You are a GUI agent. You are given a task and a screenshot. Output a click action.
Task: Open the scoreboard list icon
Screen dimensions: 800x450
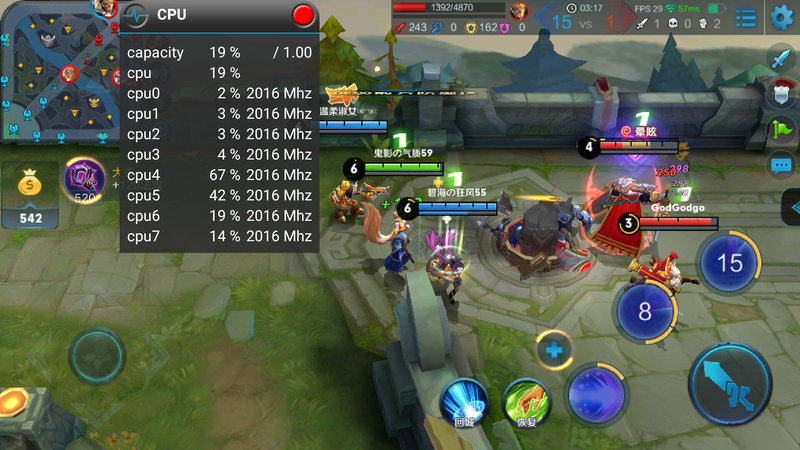pyautogui.click(x=746, y=17)
